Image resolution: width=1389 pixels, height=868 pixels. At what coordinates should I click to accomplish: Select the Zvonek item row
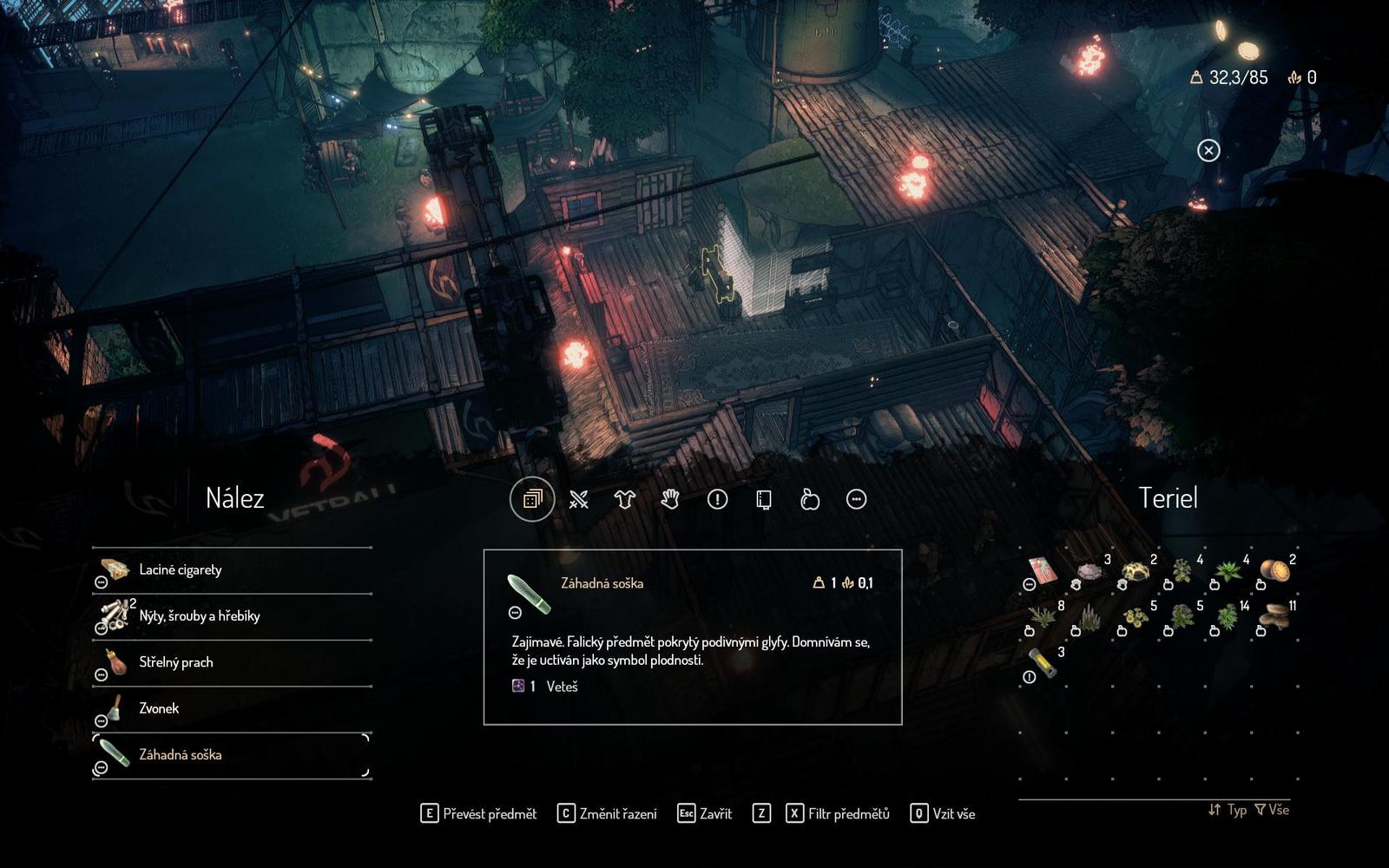tap(232, 708)
